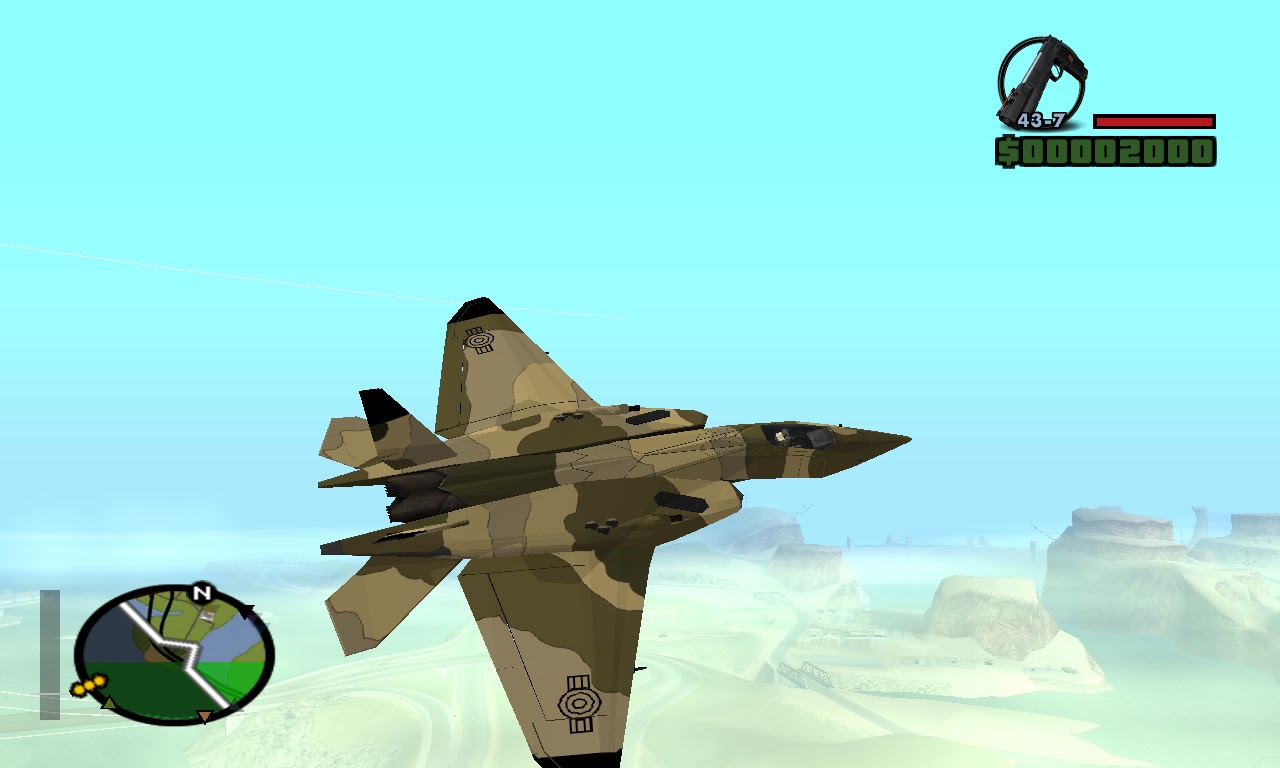
Task: Select the north indicator on the radar
Action: pos(202,591)
